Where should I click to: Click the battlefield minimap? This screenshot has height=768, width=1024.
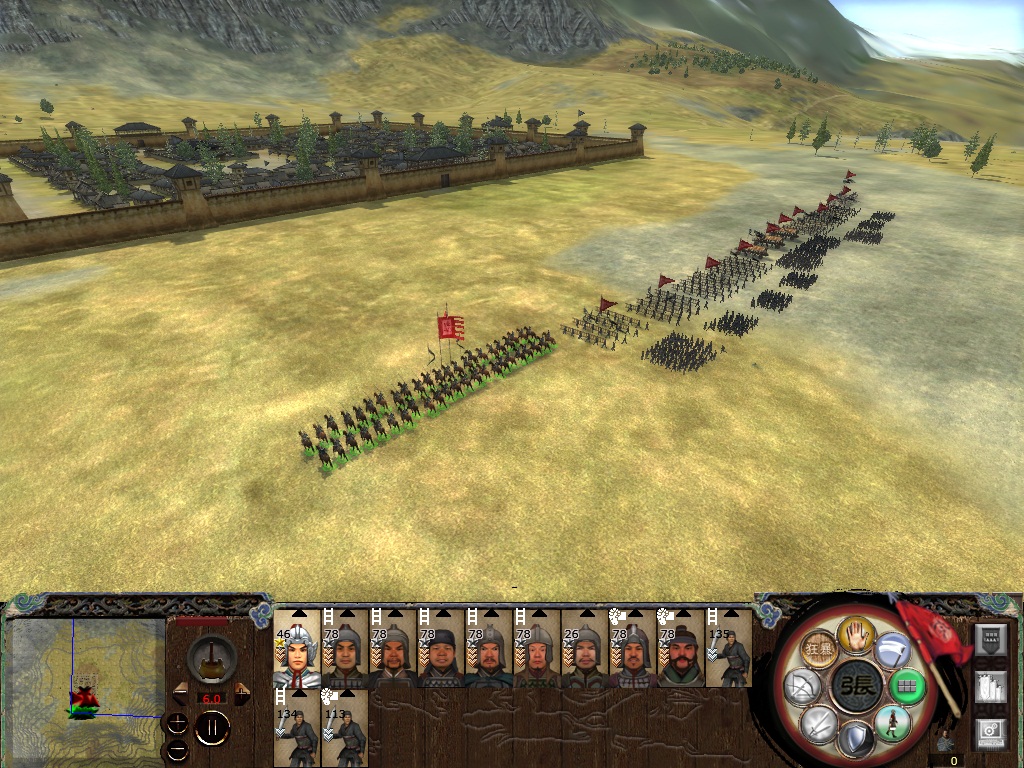tap(86, 680)
